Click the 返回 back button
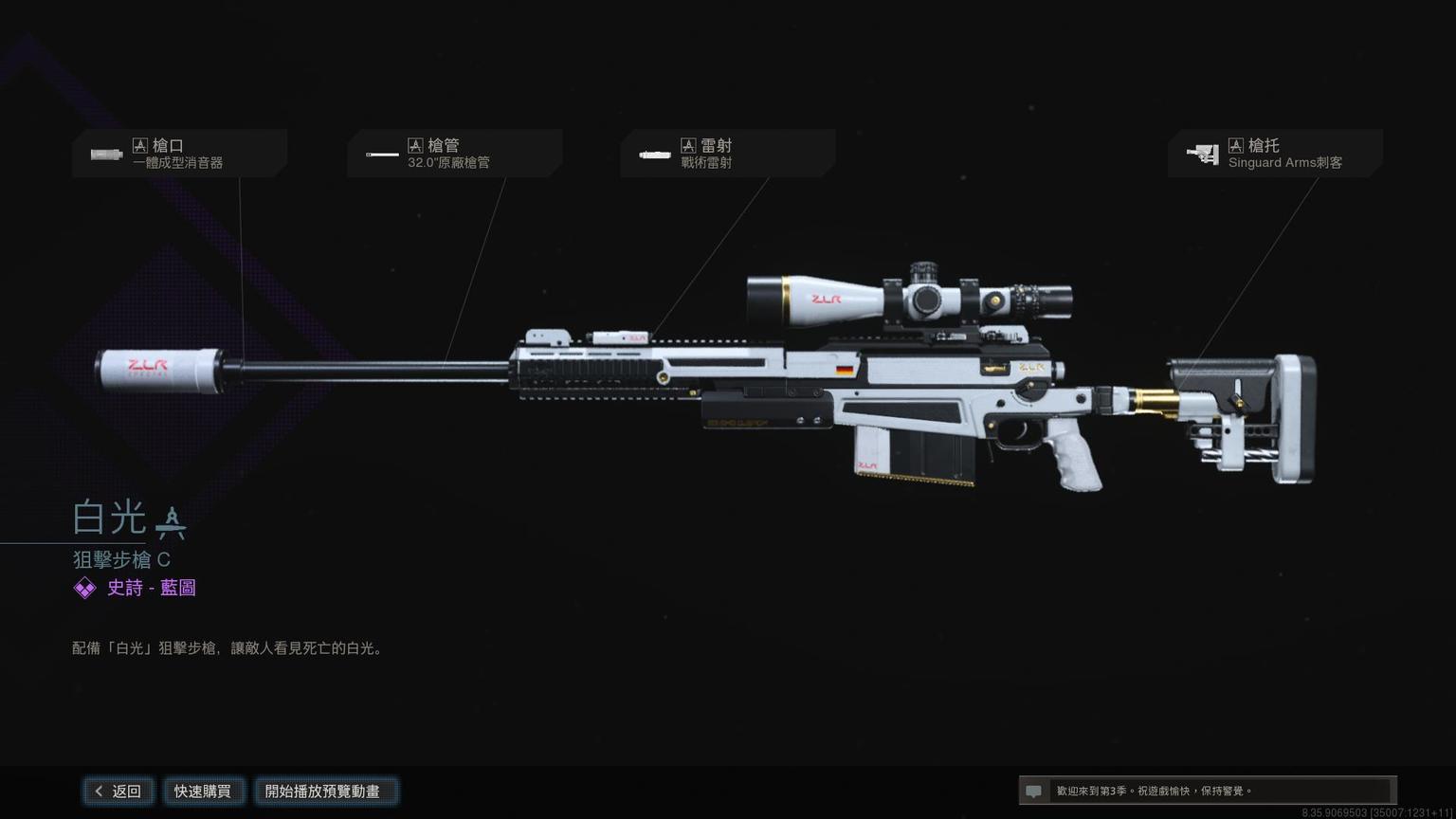Viewport: 1456px width, 819px height. [118, 791]
